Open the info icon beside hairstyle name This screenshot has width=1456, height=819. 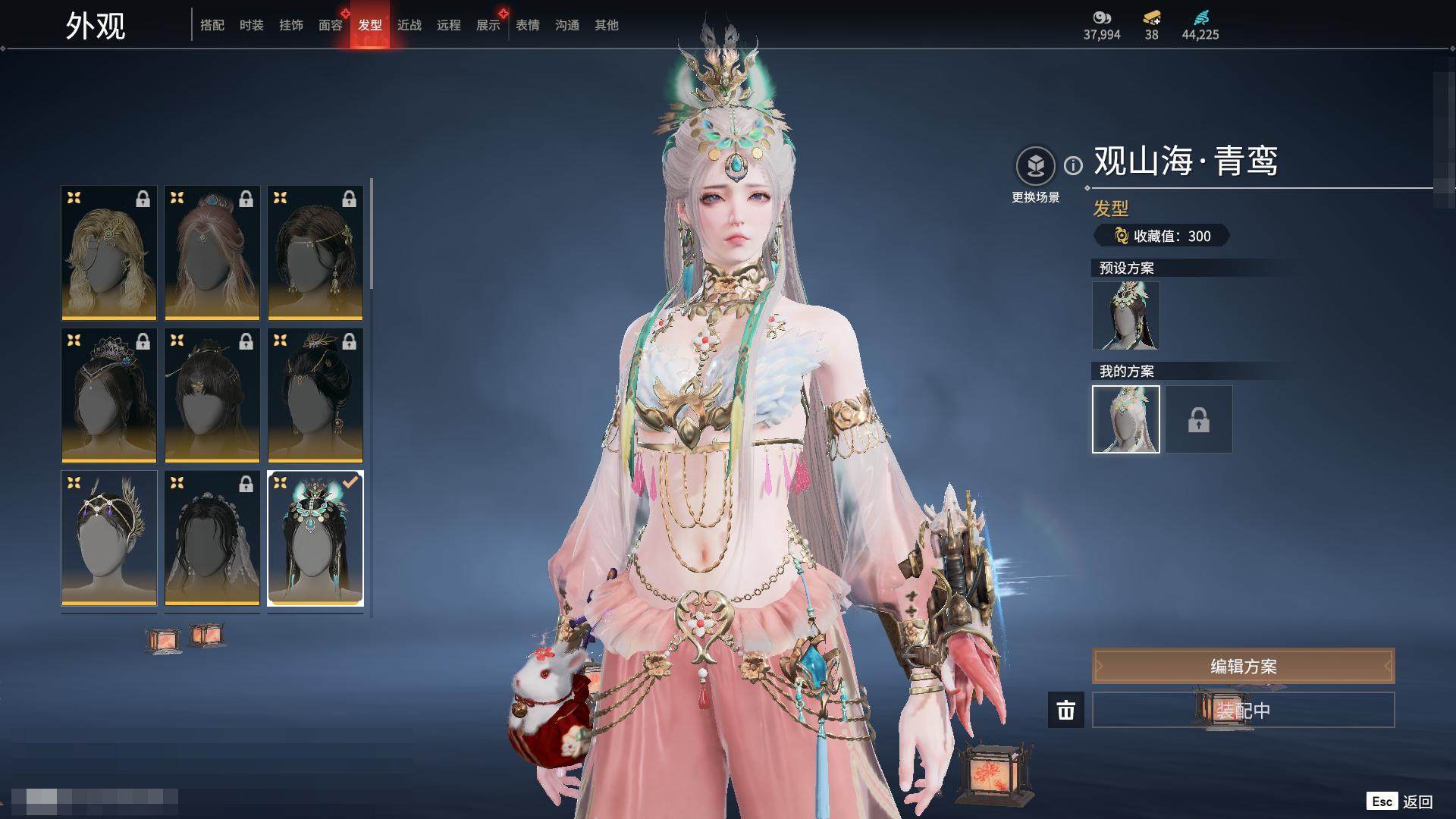pos(1073,165)
